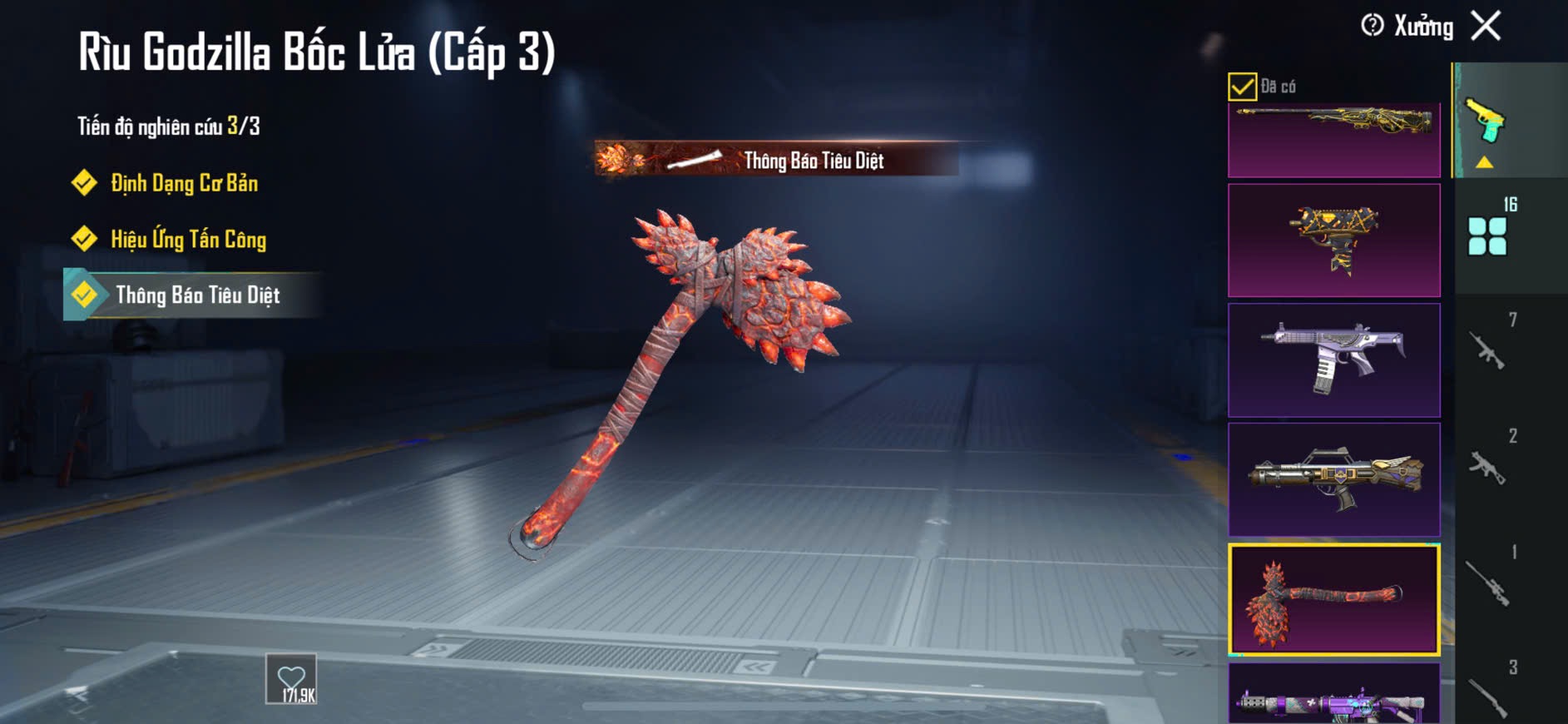
Task: Pick the gold-black sniper rifle skin thumbnail
Action: tap(1333, 140)
